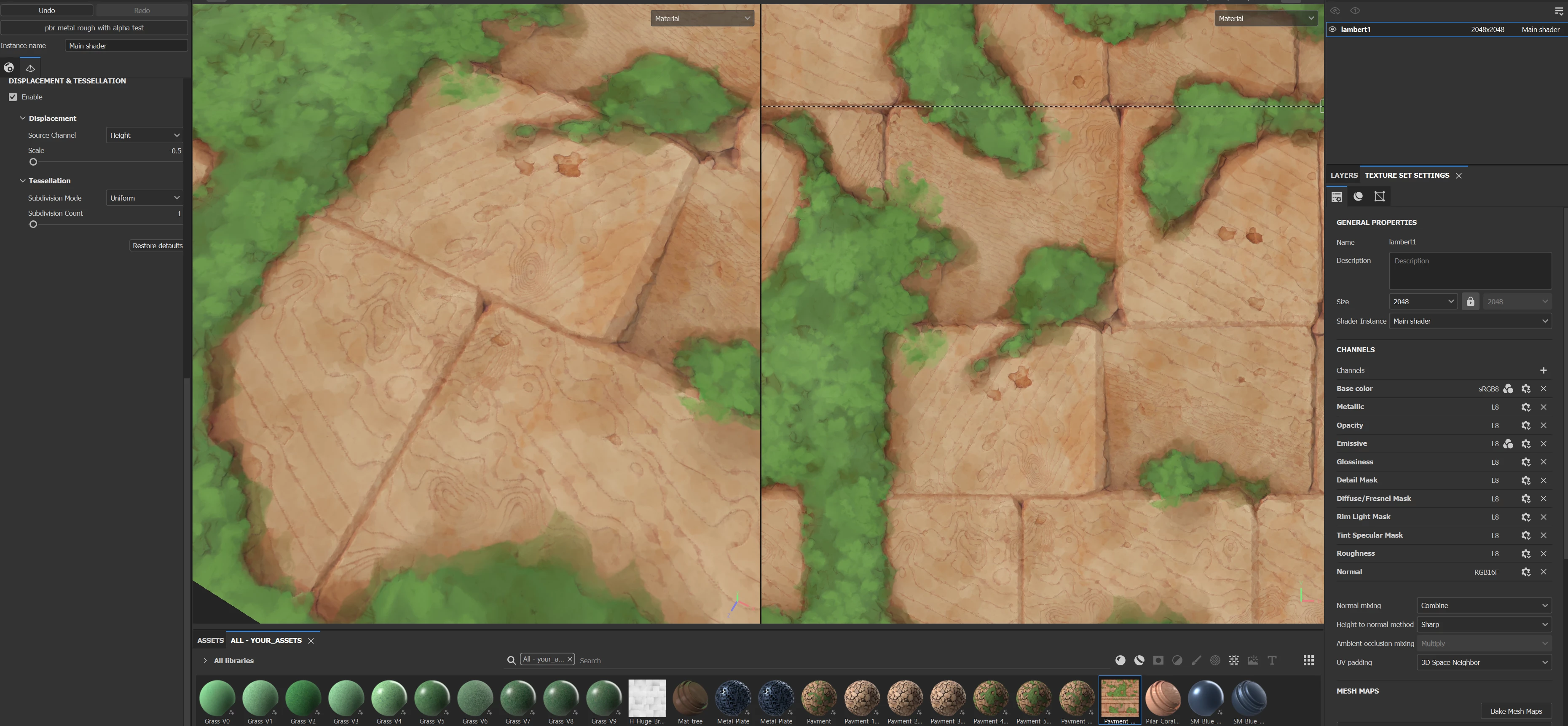Open the Description text field

point(1469,271)
